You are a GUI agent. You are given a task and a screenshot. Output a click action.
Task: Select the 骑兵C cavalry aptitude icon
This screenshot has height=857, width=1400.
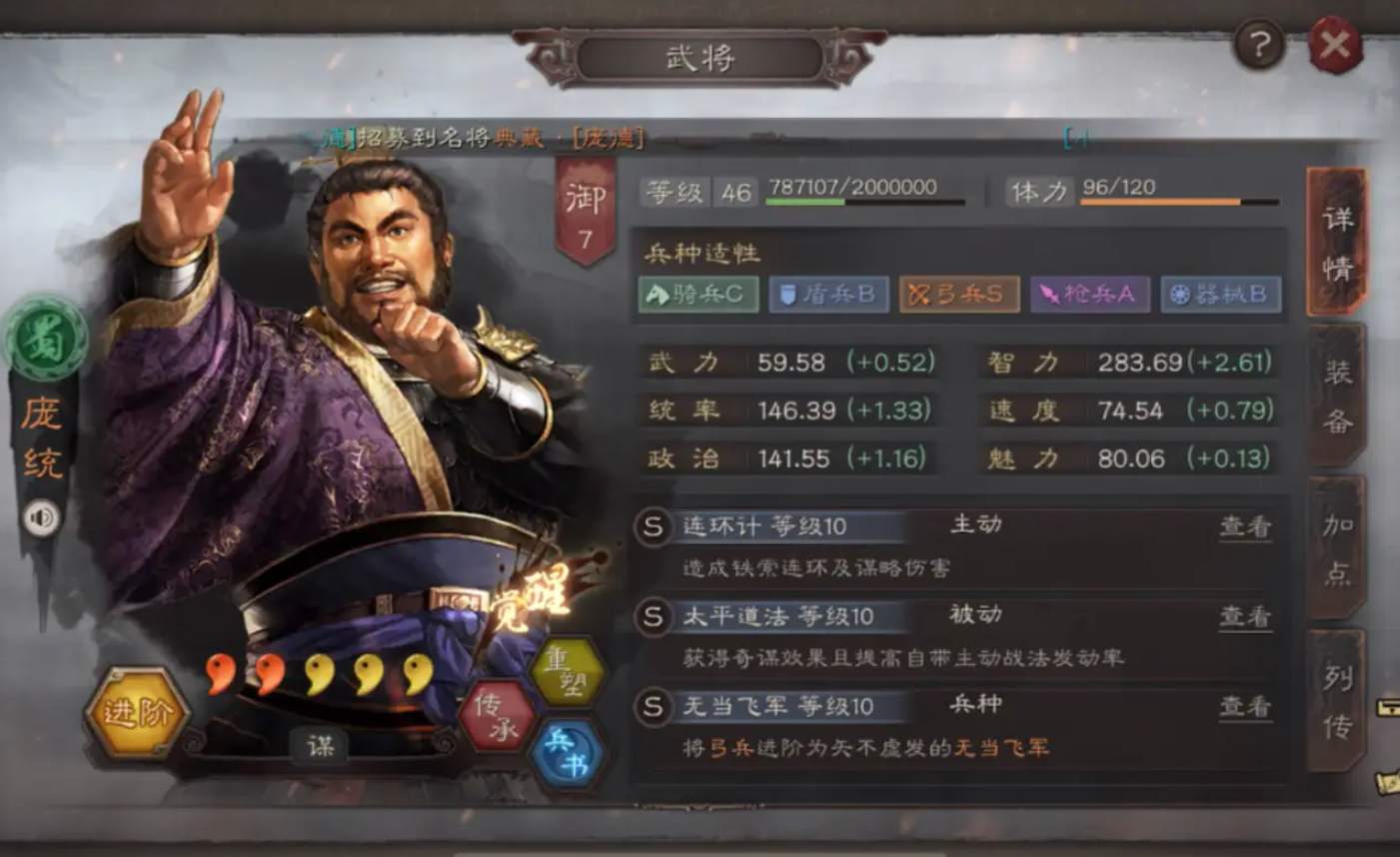(x=698, y=295)
